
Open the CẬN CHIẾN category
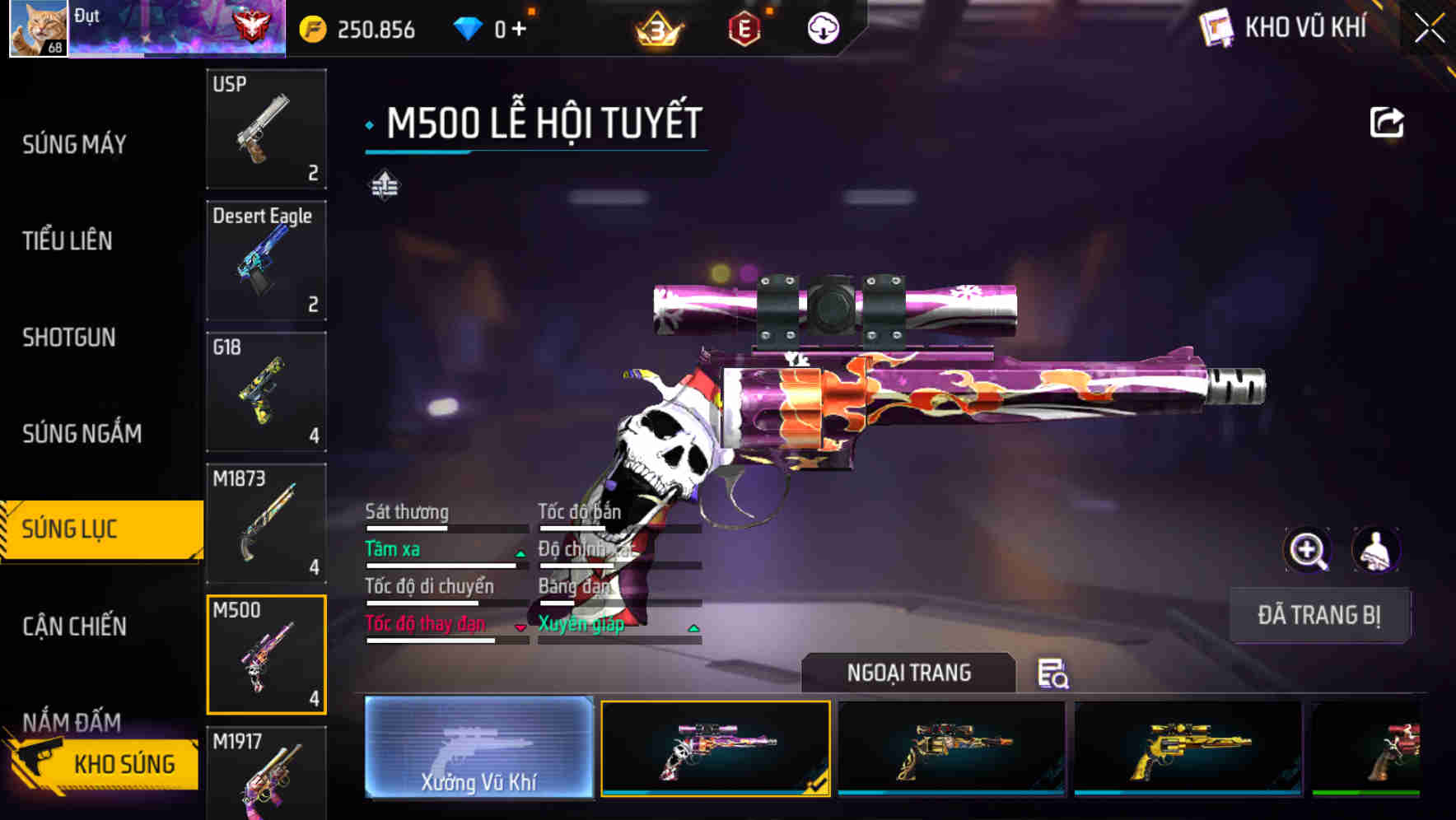[x=72, y=626]
